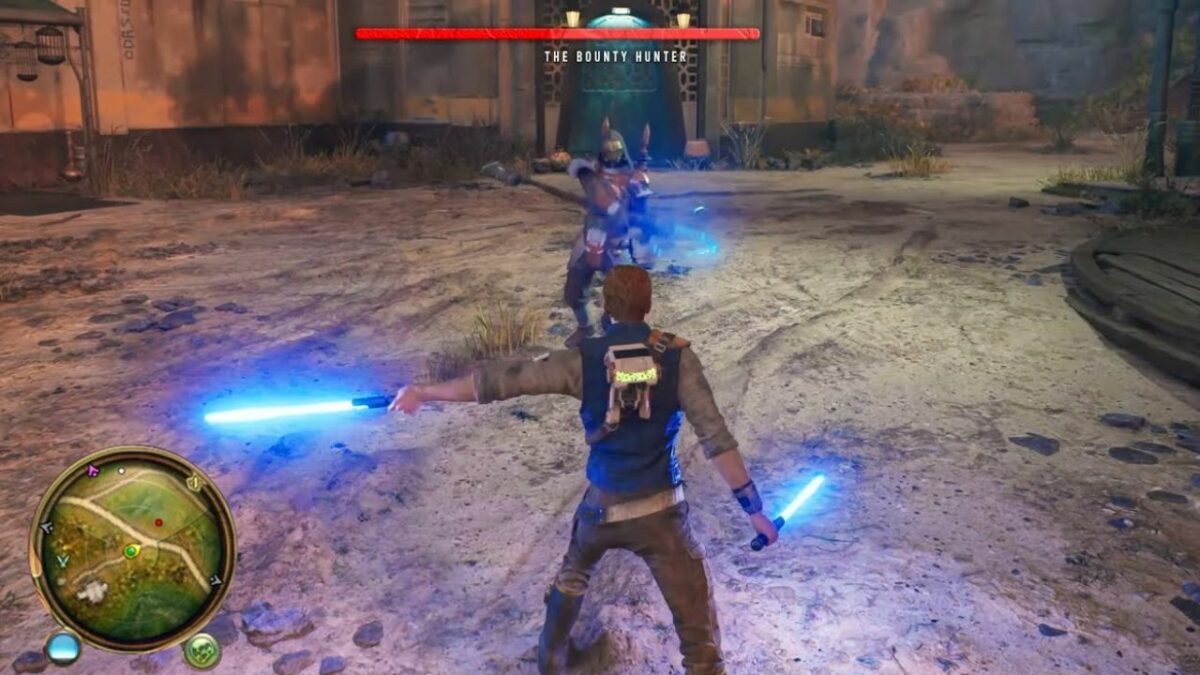Viewport: 1200px width, 675px height.
Task: Select the red enemy dot on minimap
Action: pyautogui.click(x=158, y=522)
